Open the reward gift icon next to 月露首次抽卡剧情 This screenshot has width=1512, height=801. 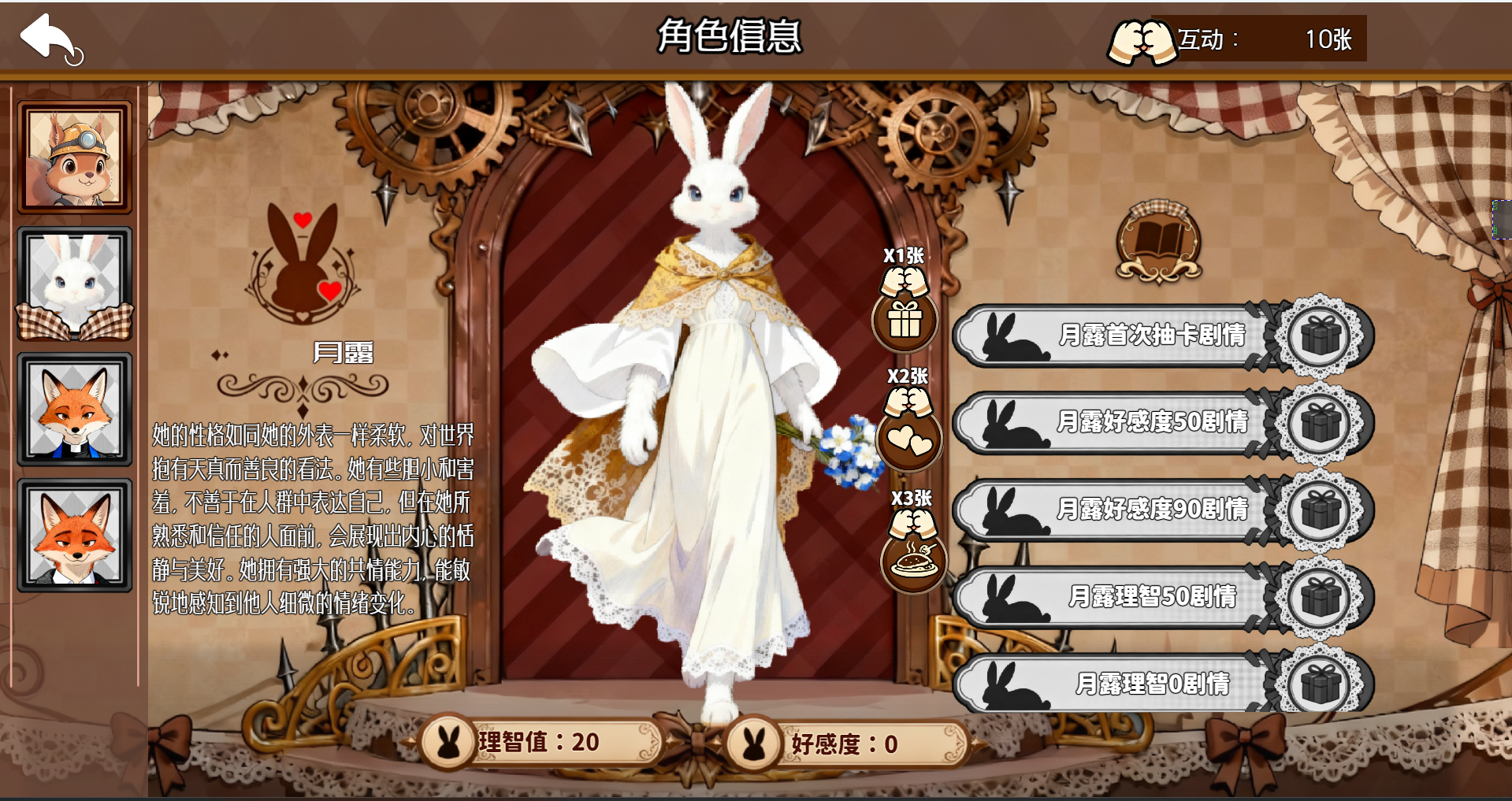coord(1321,335)
